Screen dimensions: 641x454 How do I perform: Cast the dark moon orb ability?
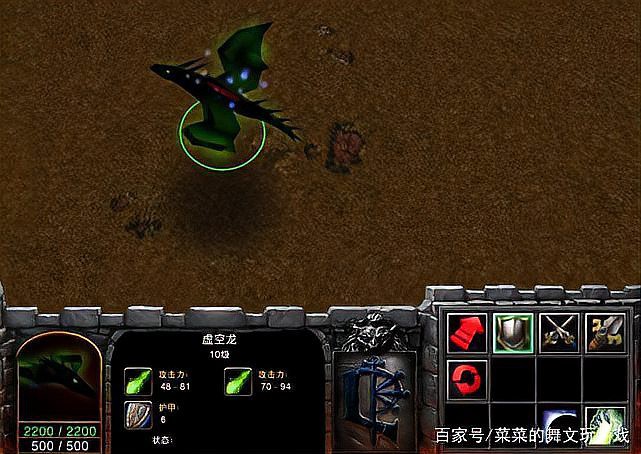558,424
